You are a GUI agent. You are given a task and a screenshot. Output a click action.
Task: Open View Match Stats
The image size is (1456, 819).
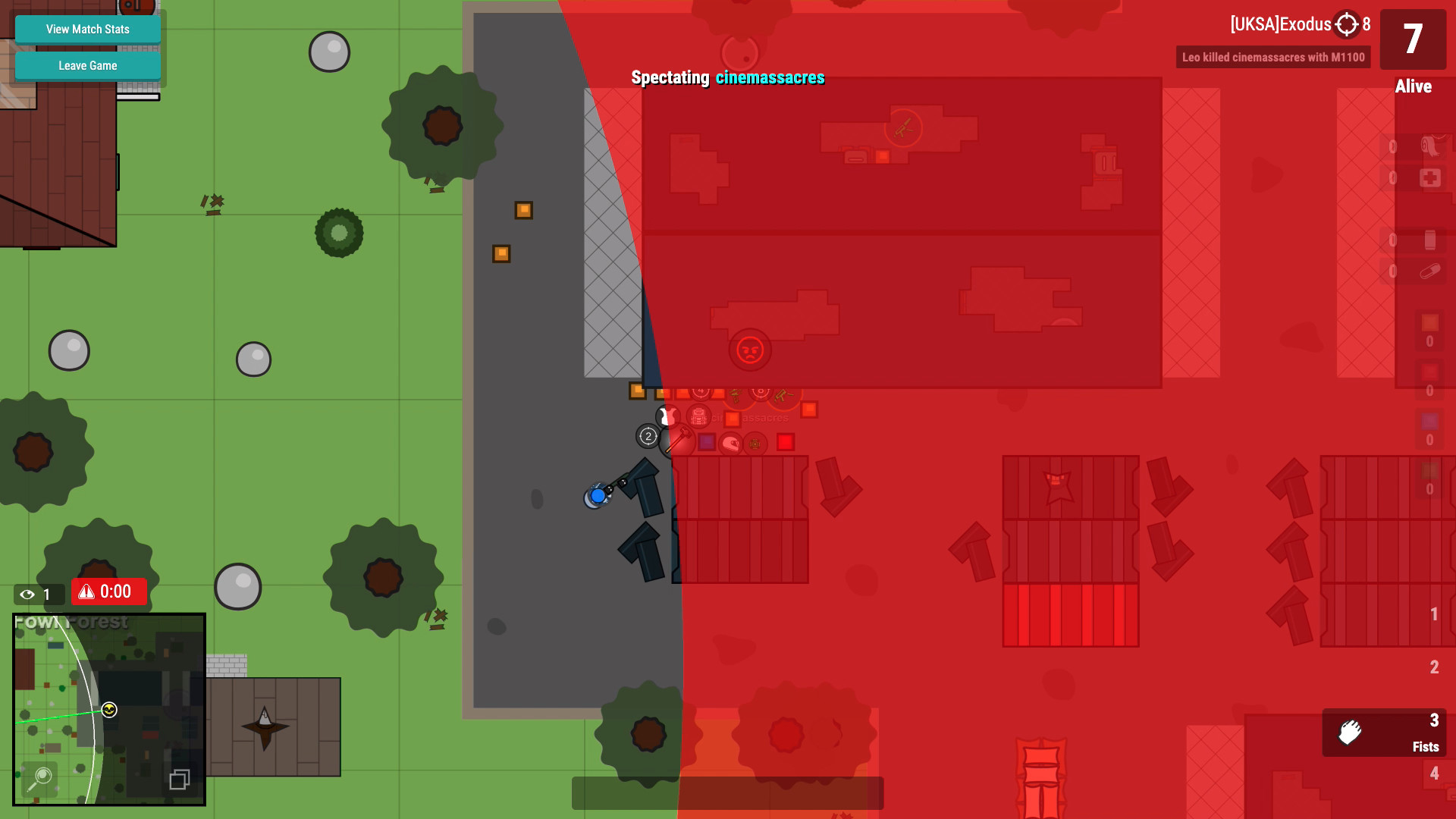coord(86,29)
